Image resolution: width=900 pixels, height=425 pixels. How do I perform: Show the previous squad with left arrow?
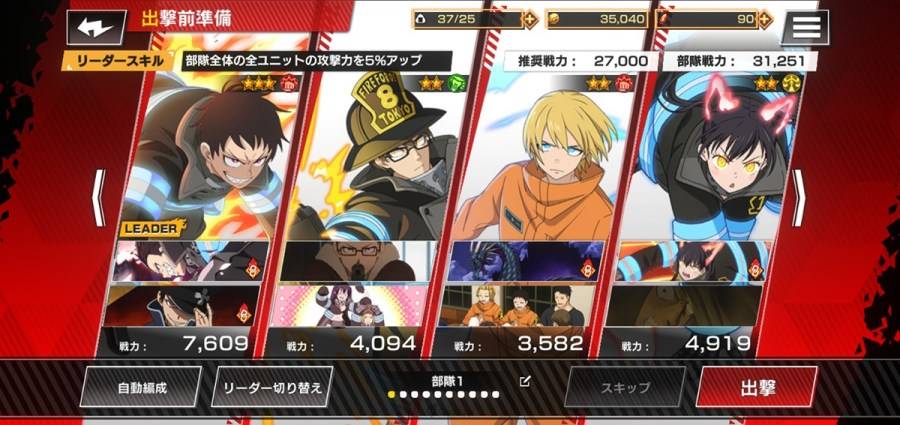click(x=99, y=197)
